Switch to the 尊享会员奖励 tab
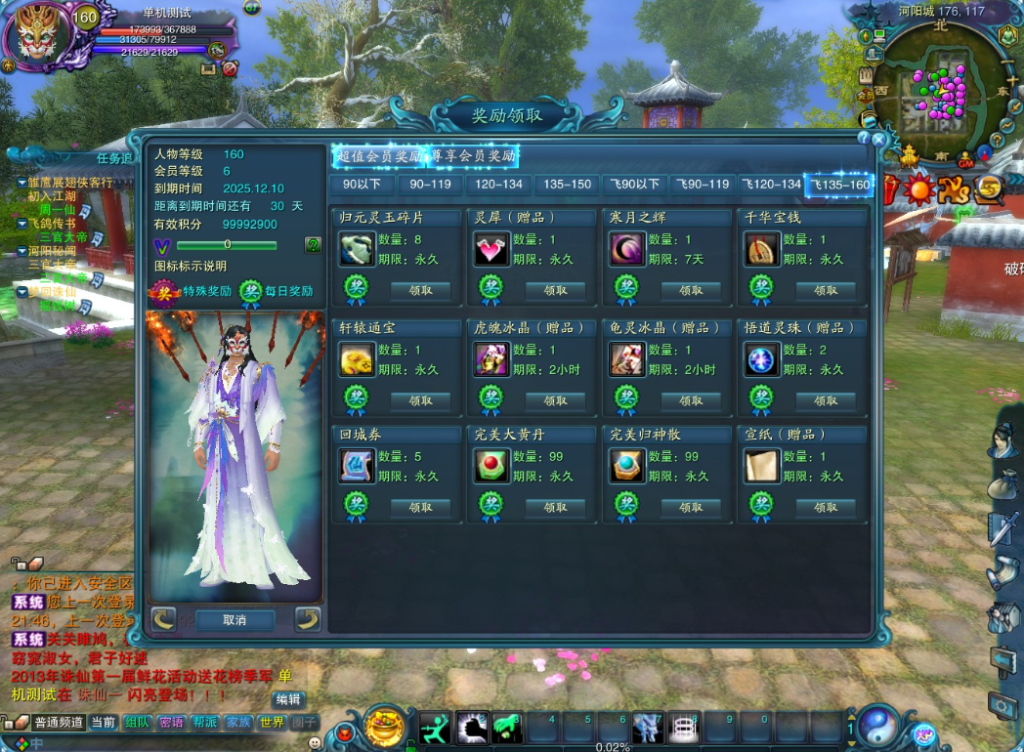This screenshot has width=1024, height=752. (473, 156)
